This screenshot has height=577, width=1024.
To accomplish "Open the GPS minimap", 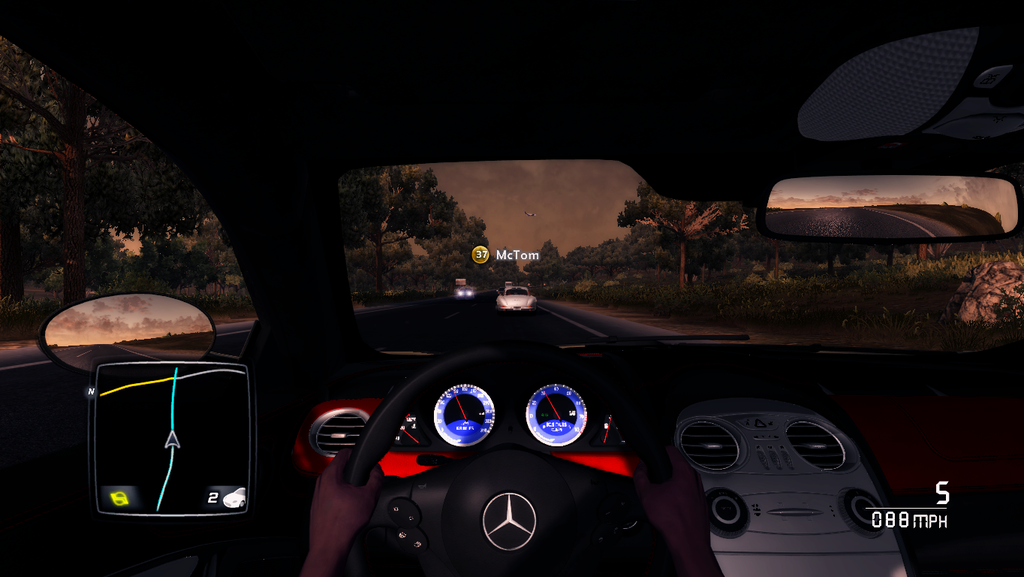I will pos(170,438).
